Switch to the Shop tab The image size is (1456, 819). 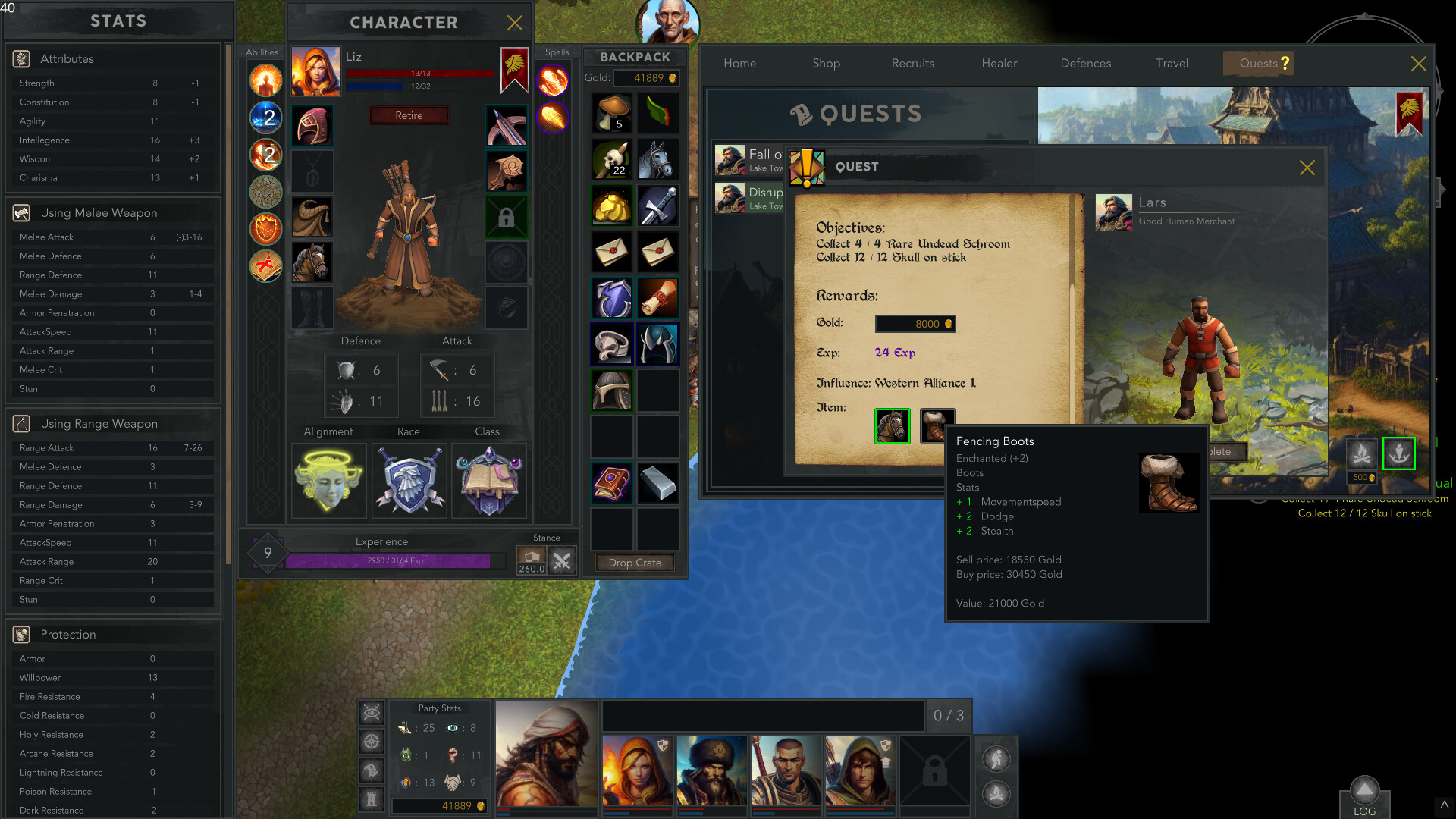pyautogui.click(x=826, y=64)
